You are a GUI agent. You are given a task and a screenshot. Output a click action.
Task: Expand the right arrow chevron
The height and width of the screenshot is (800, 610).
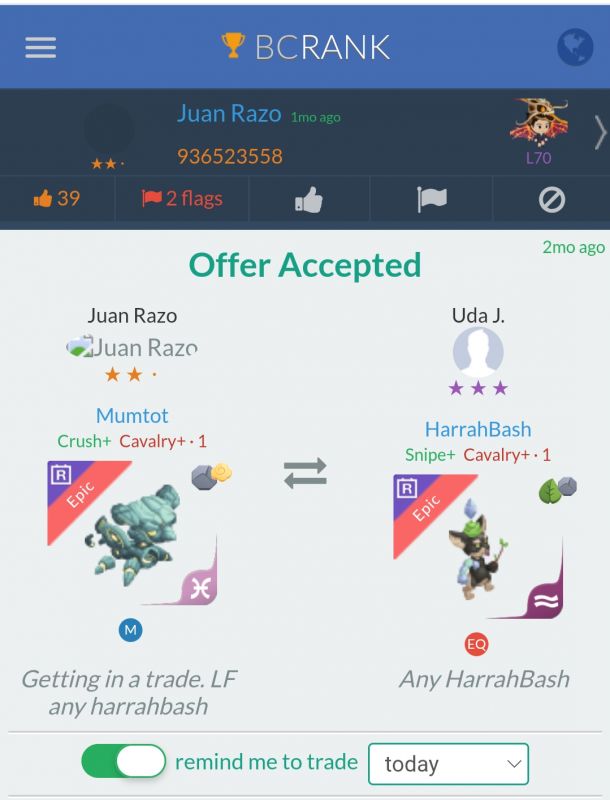point(599,132)
